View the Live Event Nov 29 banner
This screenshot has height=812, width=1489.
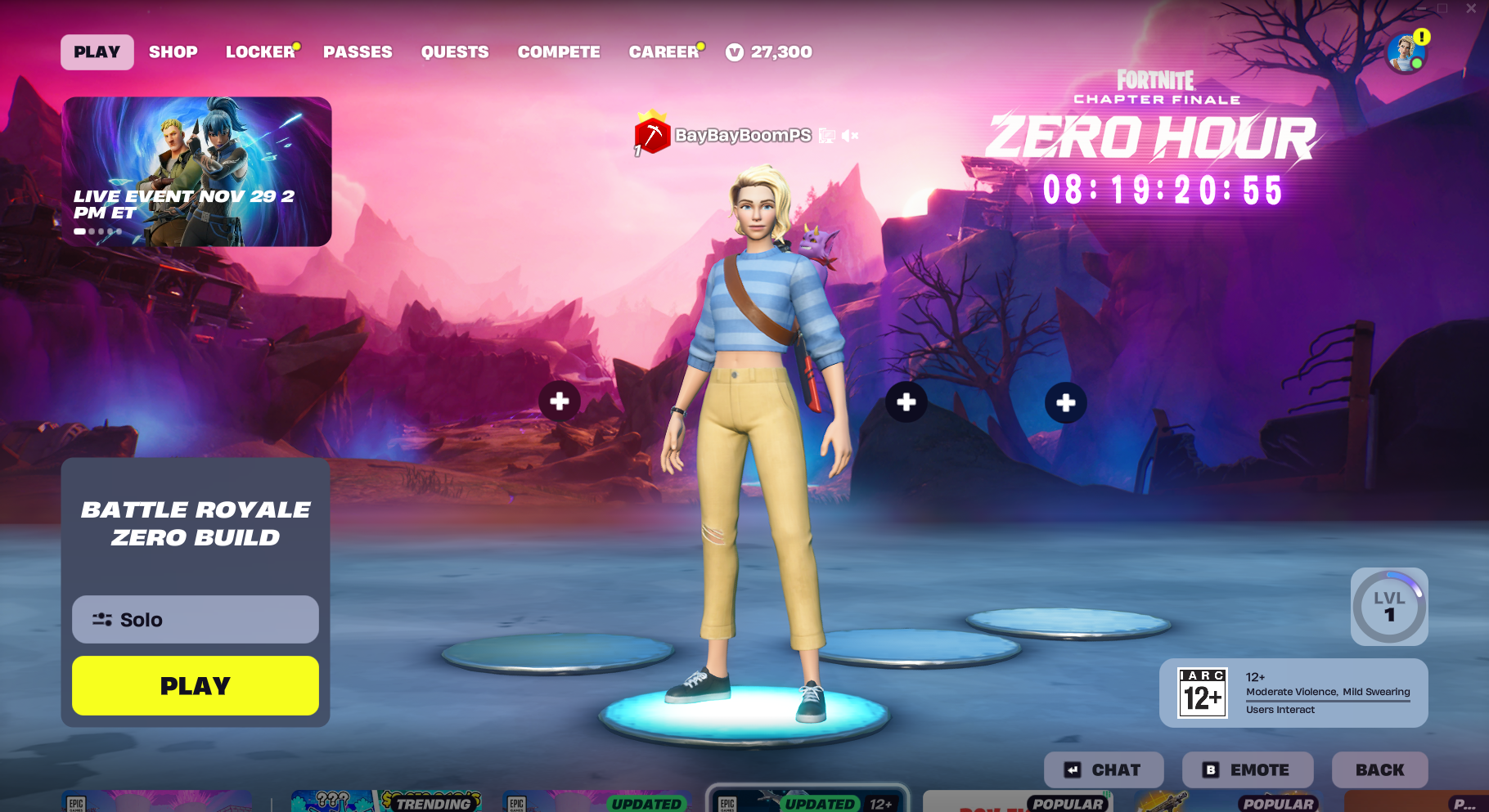[x=196, y=172]
